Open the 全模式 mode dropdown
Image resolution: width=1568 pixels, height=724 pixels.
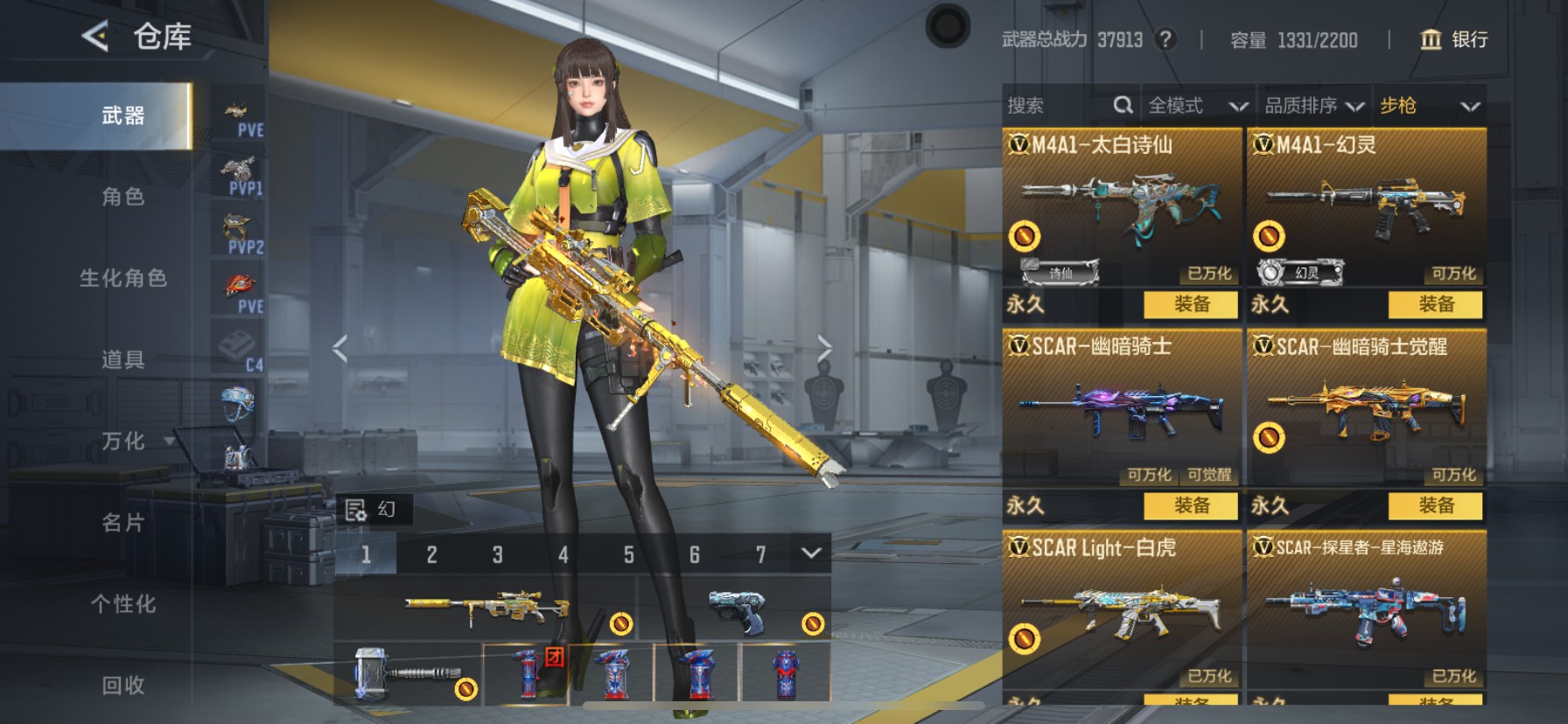(1196, 106)
